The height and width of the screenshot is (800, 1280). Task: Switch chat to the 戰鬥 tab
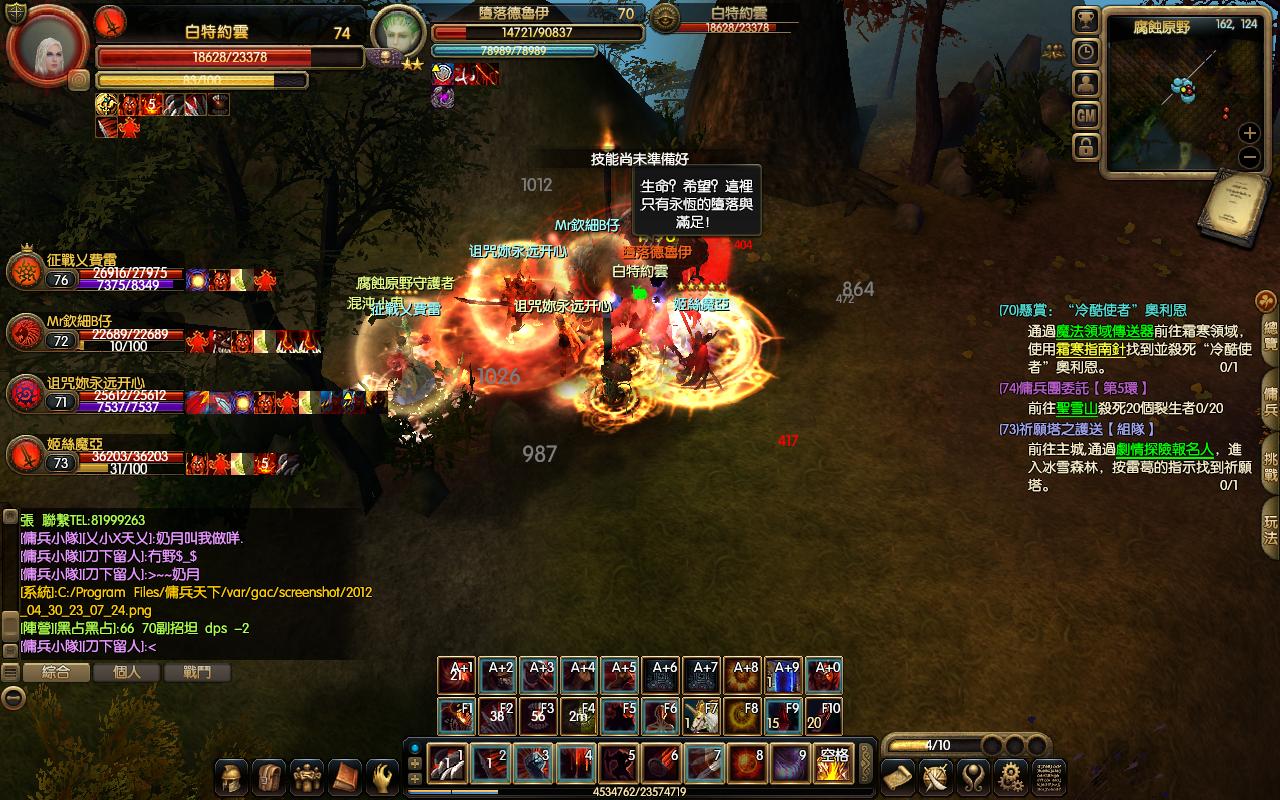coord(197,672)
